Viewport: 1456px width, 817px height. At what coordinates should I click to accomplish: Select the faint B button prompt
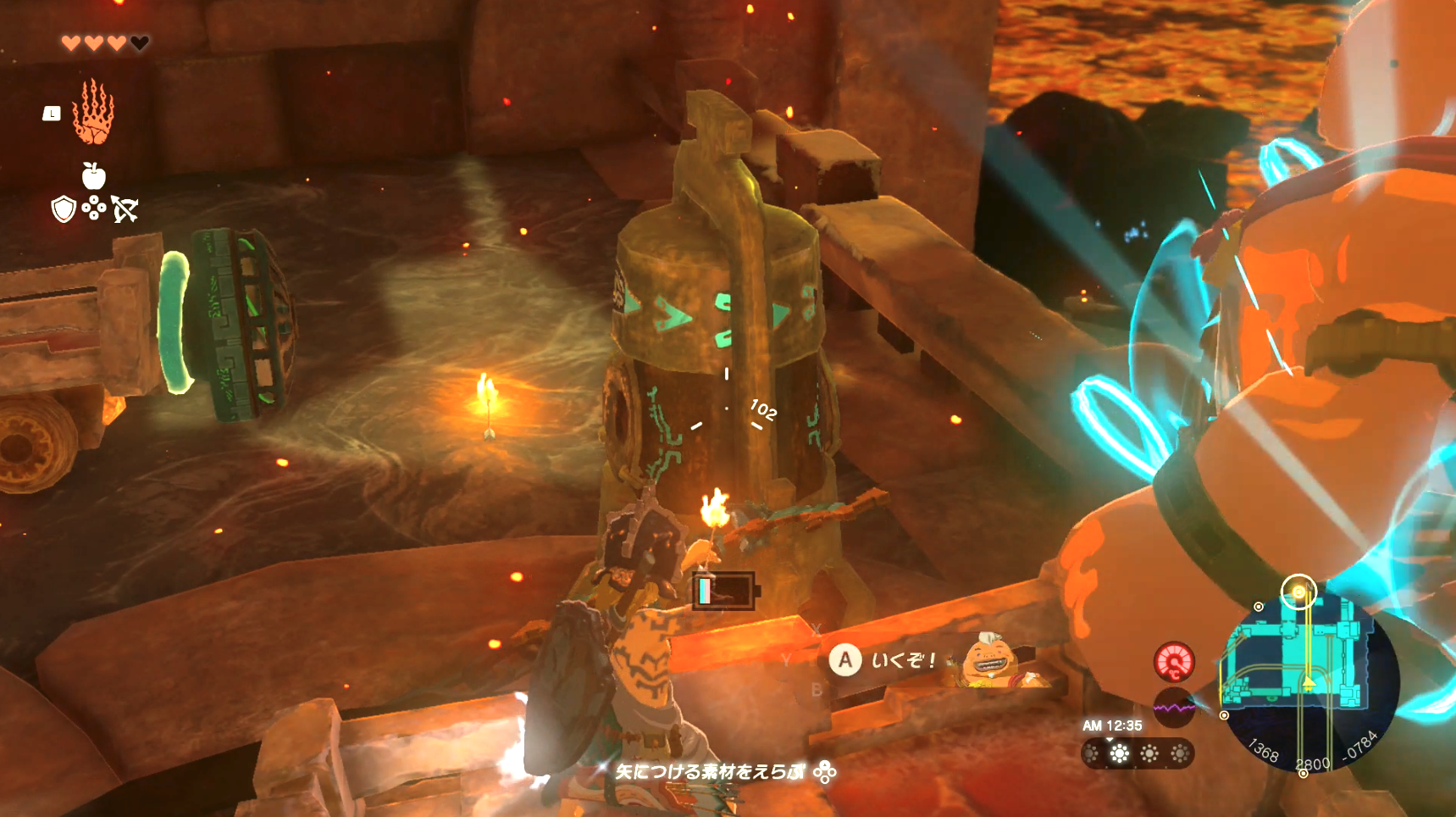[x=817, y=687]
